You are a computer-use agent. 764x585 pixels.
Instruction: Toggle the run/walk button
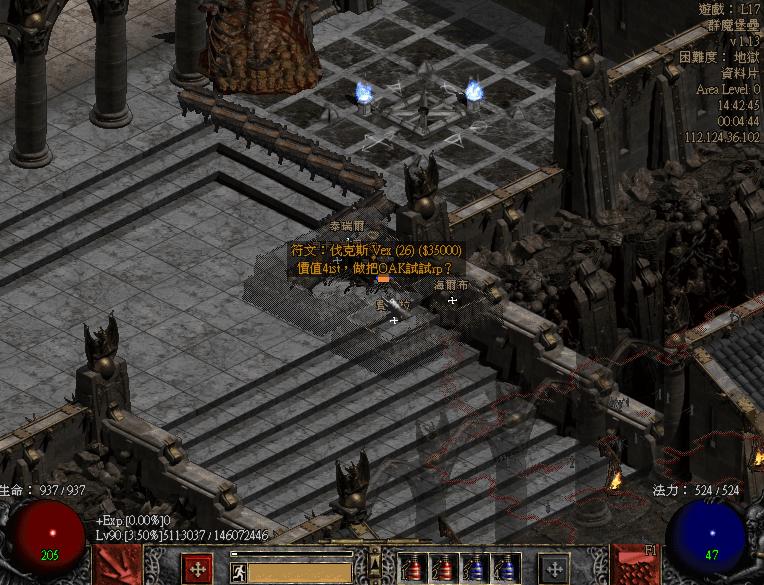[239, 572]
